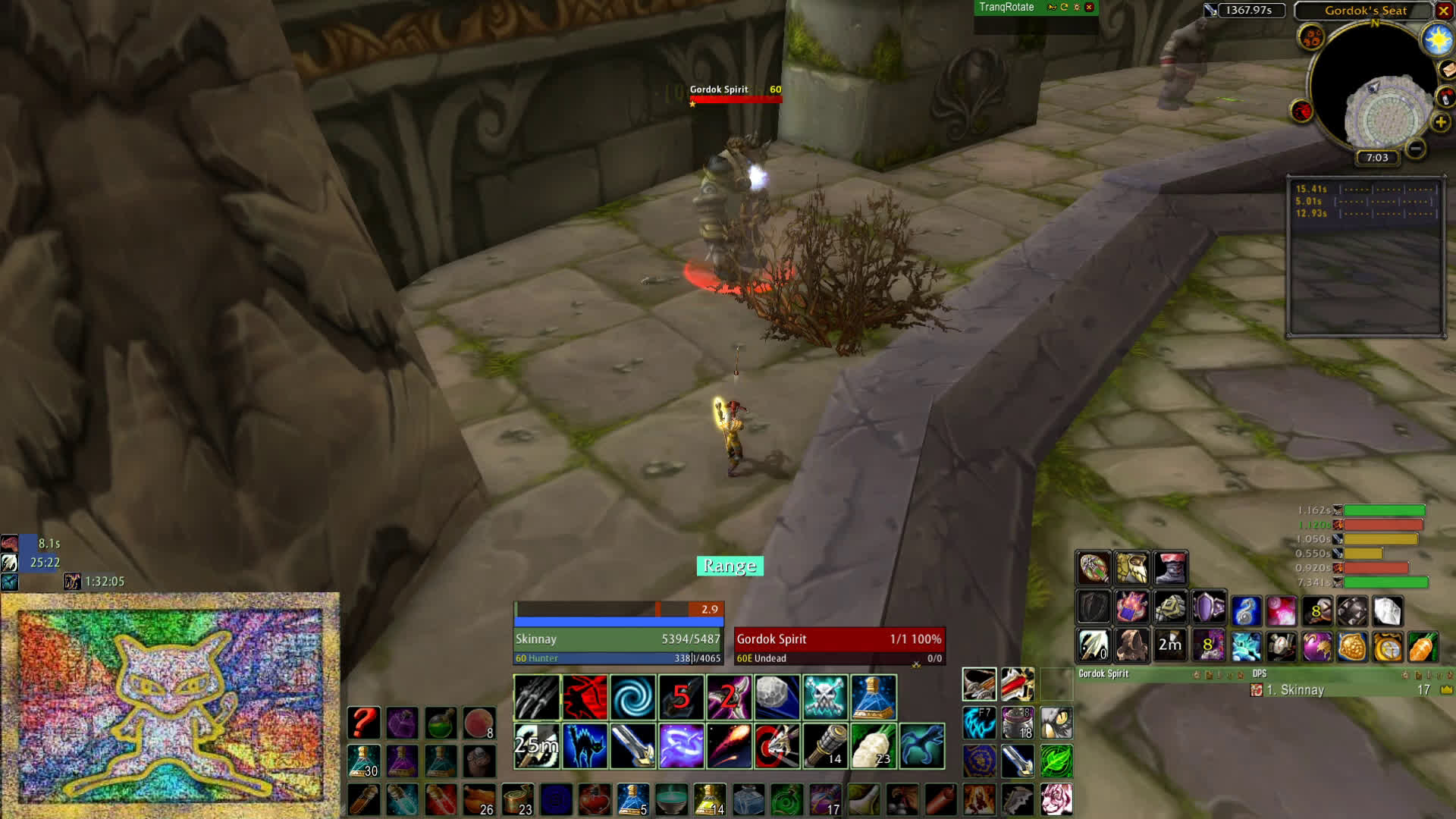This screenshot has height=819, width=1456.
Task: Select the Gordok Spirit target frame
Action: (839, 648)
